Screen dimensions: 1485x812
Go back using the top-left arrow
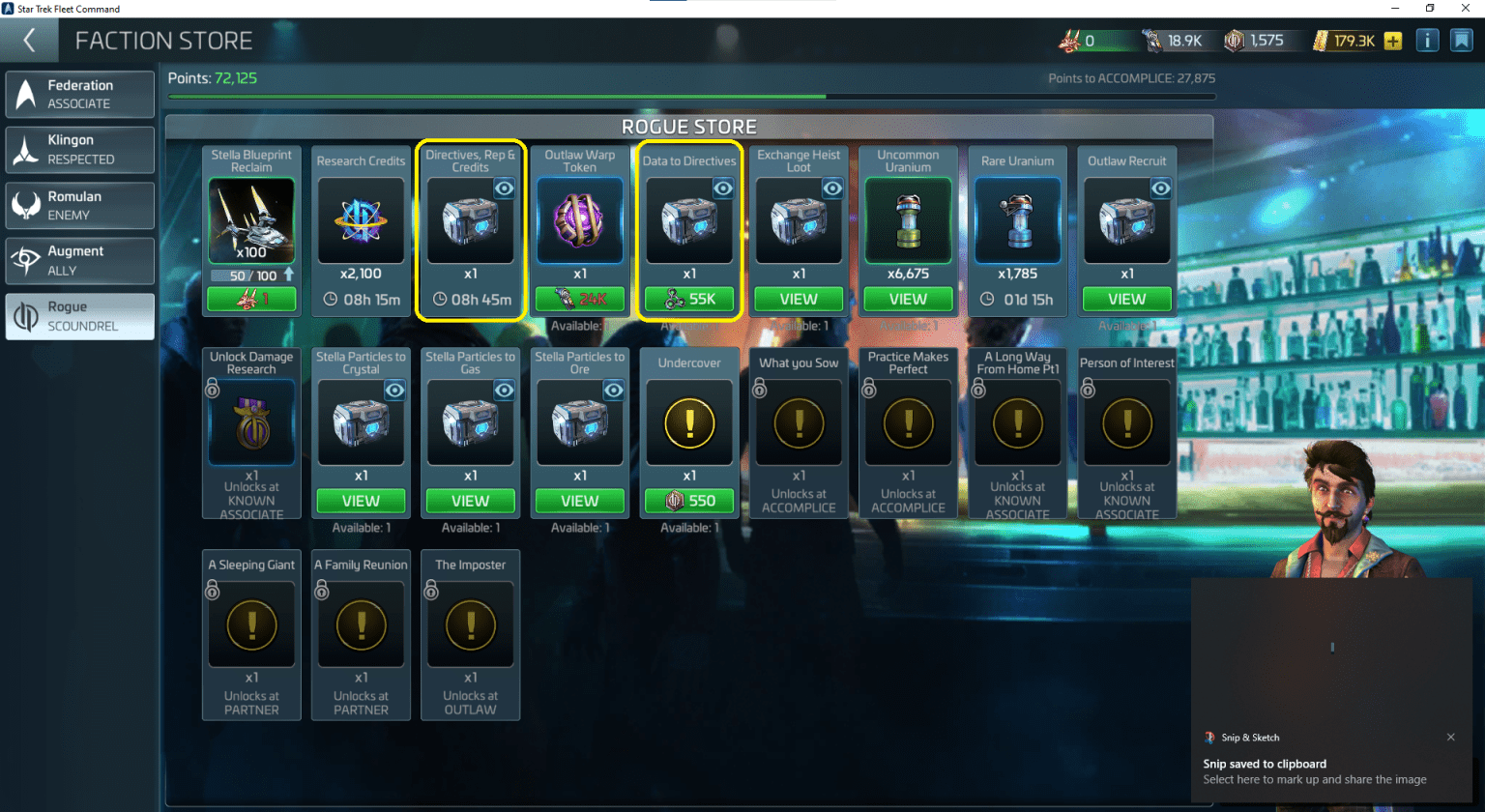pos(29,40)
